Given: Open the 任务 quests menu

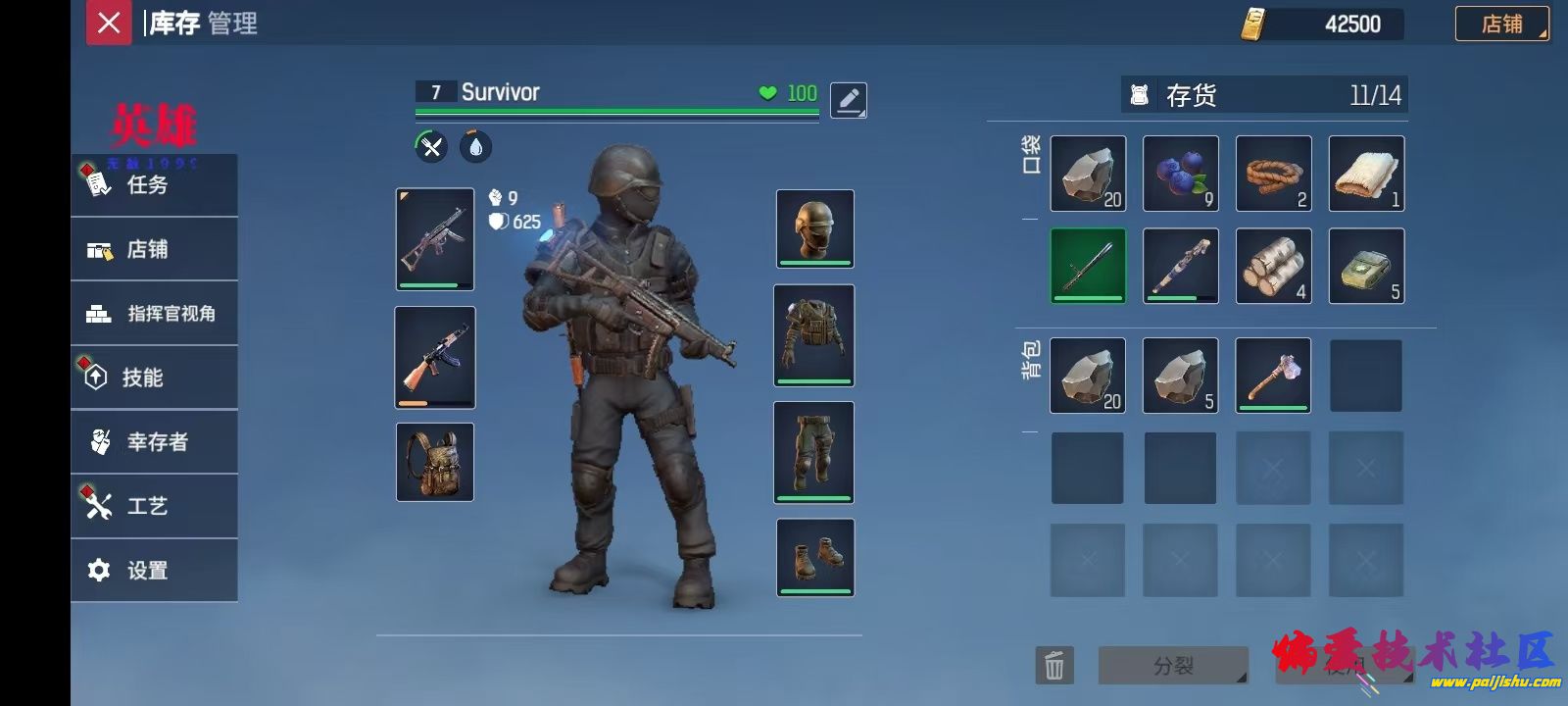Looking at the screenshot, I should (x=154, y=184).
